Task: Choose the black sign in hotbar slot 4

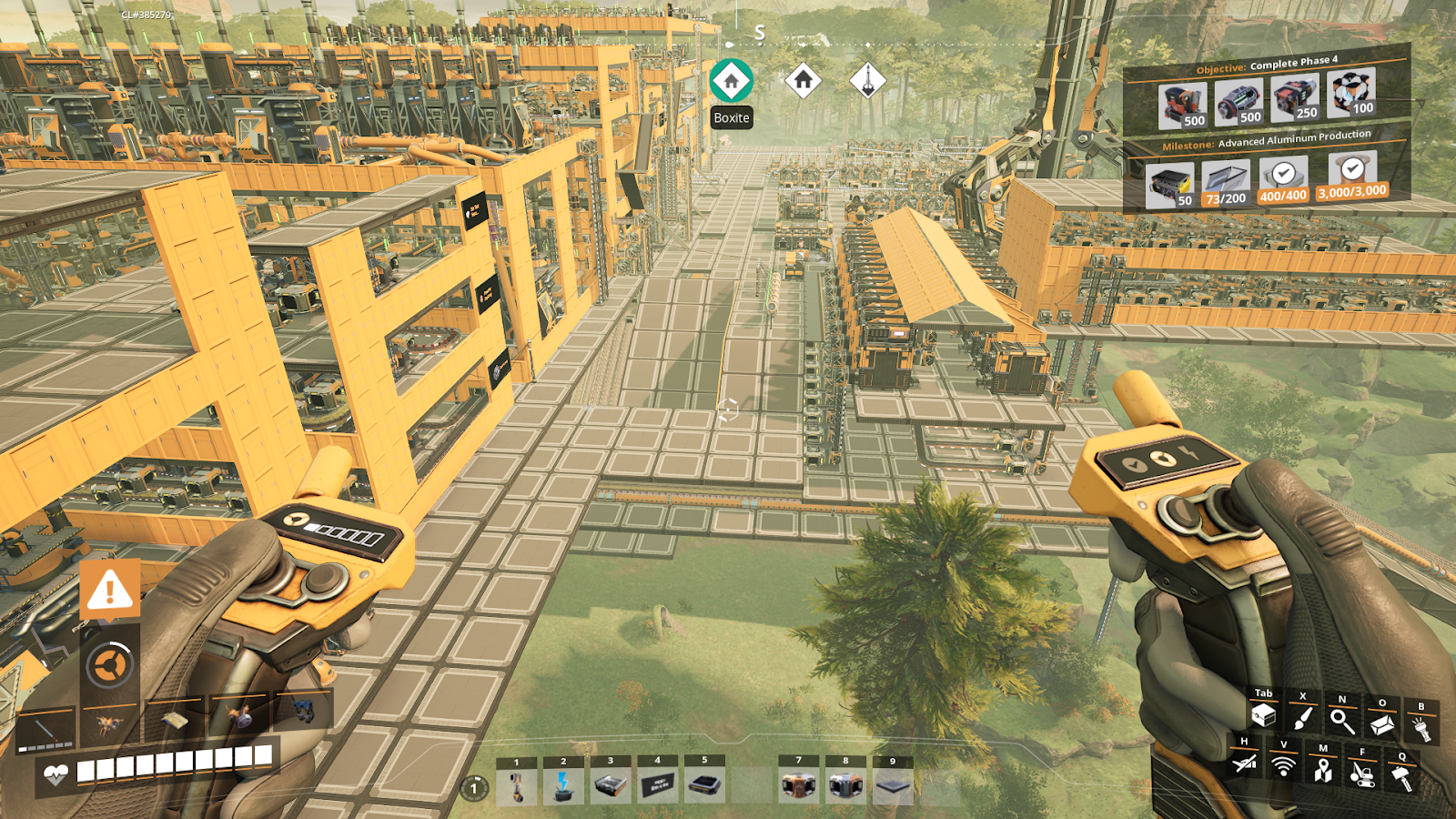Action: coord(657,785)
